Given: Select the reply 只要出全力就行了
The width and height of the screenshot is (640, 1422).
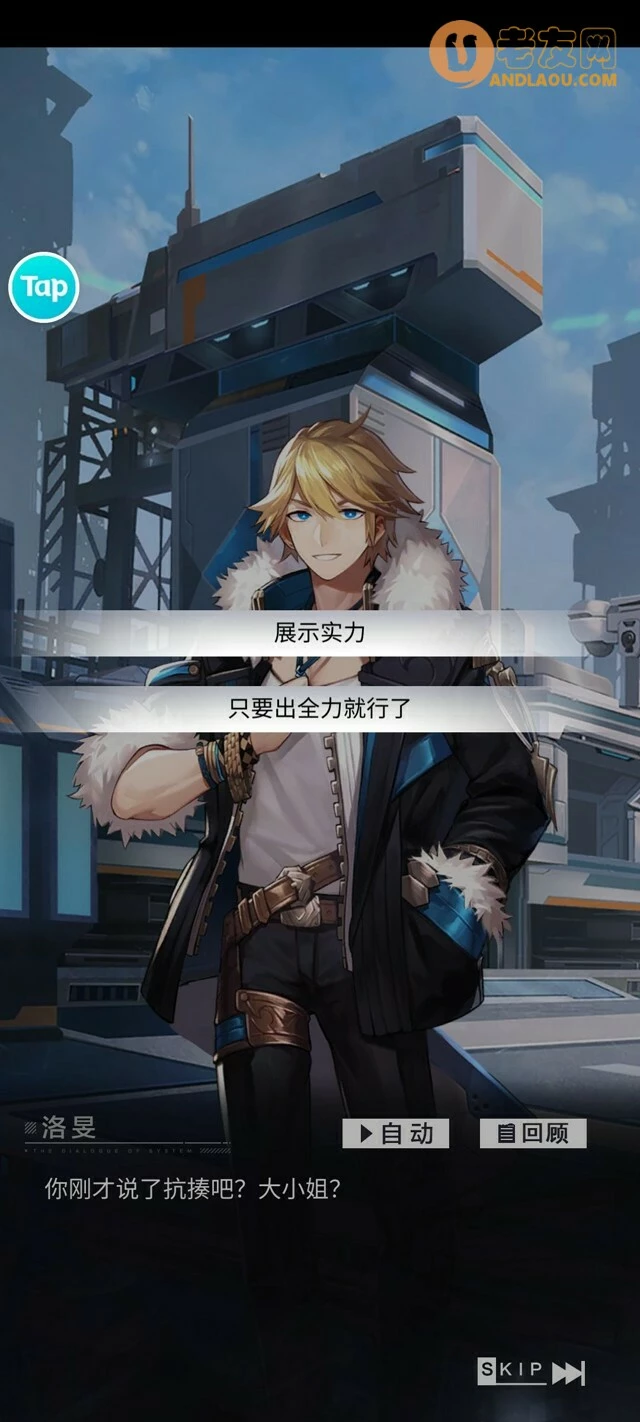Looking at the screenshot, I should click(x=320, y=708).
